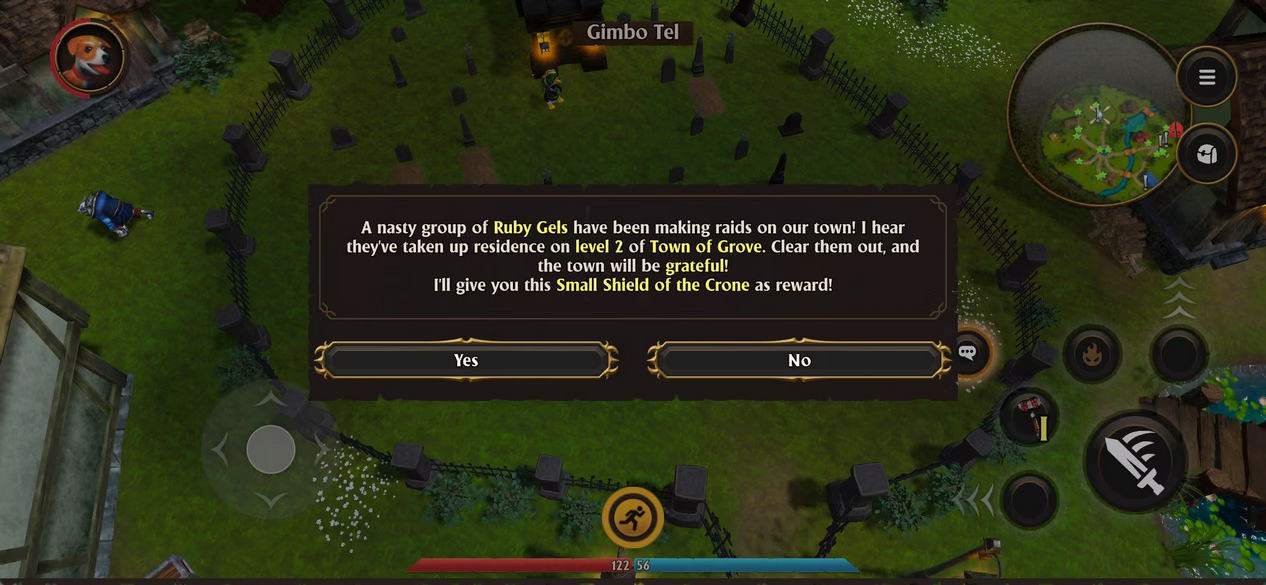Open the hamburger main menu
This screenshot has height=585, width=1266.
click(1207, 77)
